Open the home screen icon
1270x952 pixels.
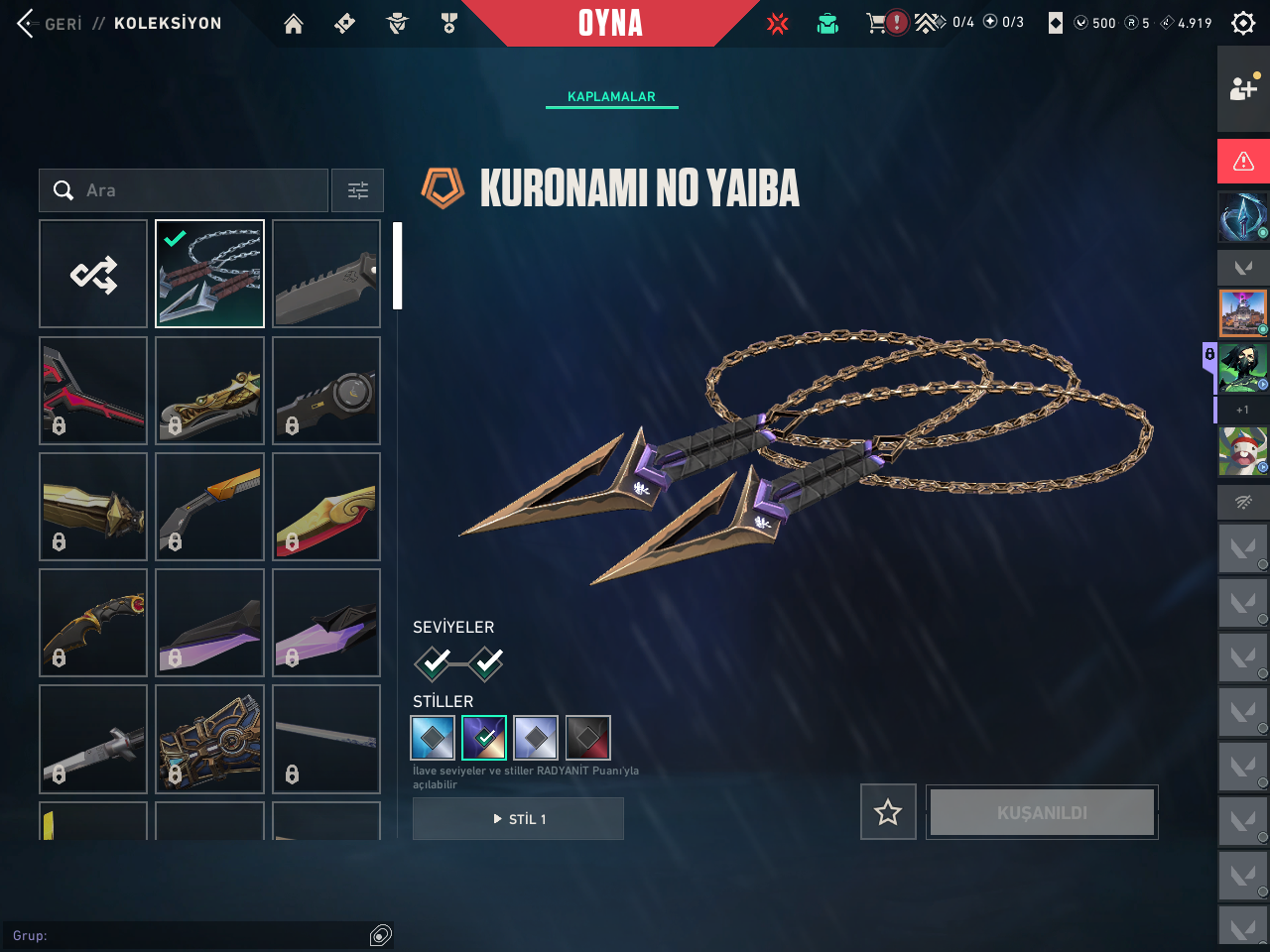coord(294,24)
